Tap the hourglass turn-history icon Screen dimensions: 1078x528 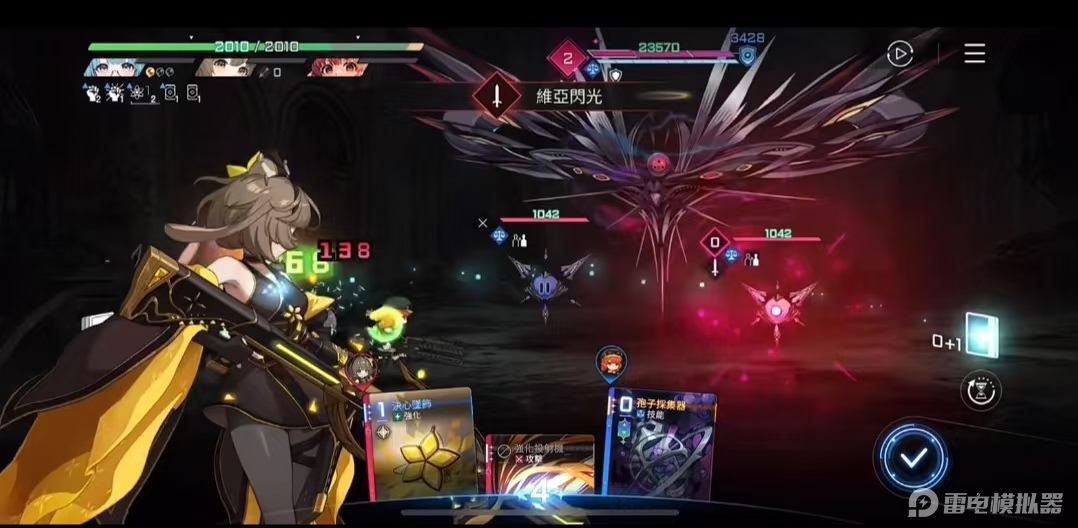980,389
